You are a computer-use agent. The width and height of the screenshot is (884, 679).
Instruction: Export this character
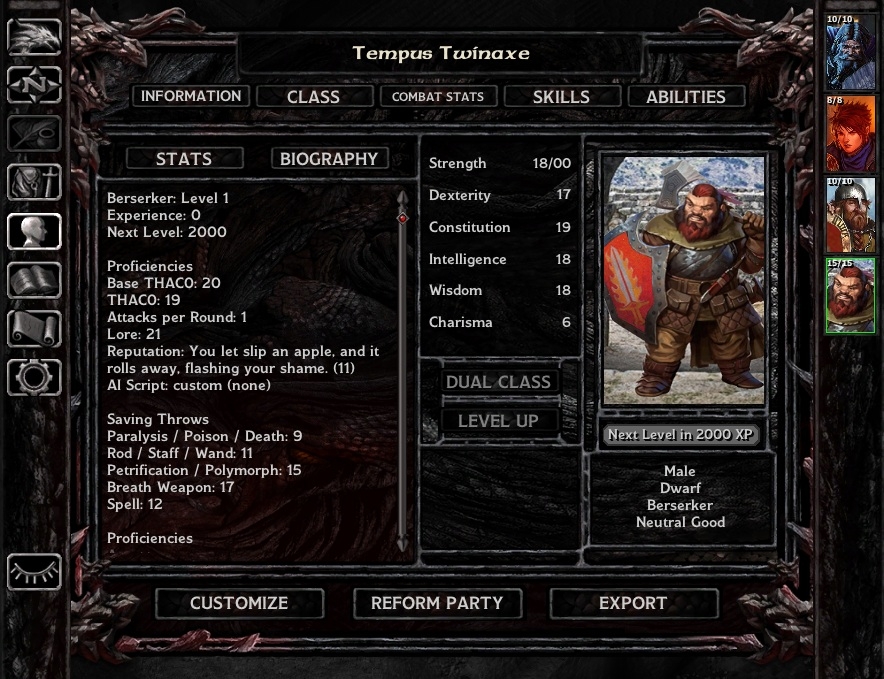pyautogui.click(x=633, y=603)
